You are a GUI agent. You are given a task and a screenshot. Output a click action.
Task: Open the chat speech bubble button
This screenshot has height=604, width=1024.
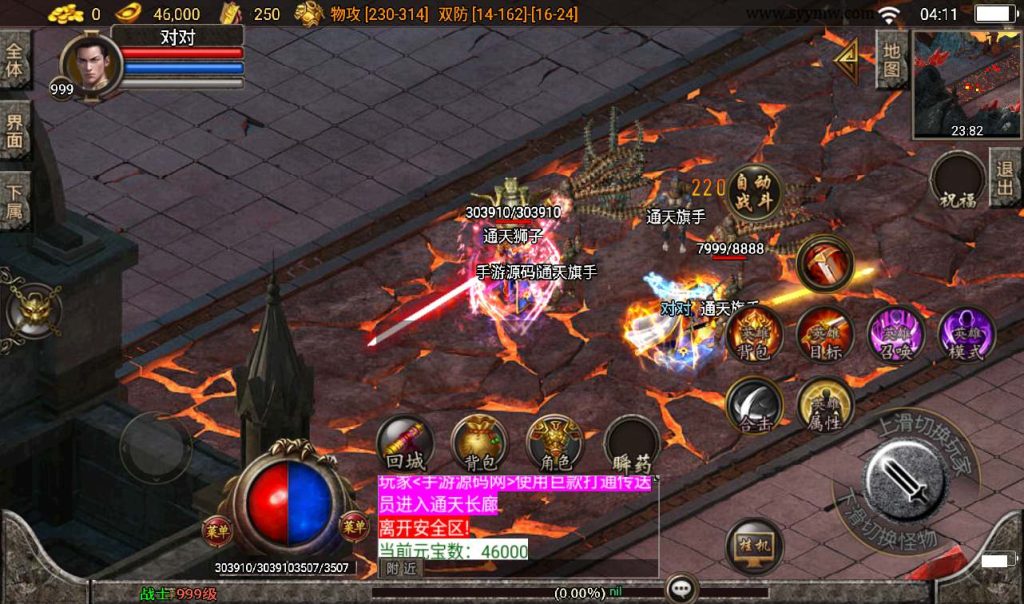click(x=682, y=588)
